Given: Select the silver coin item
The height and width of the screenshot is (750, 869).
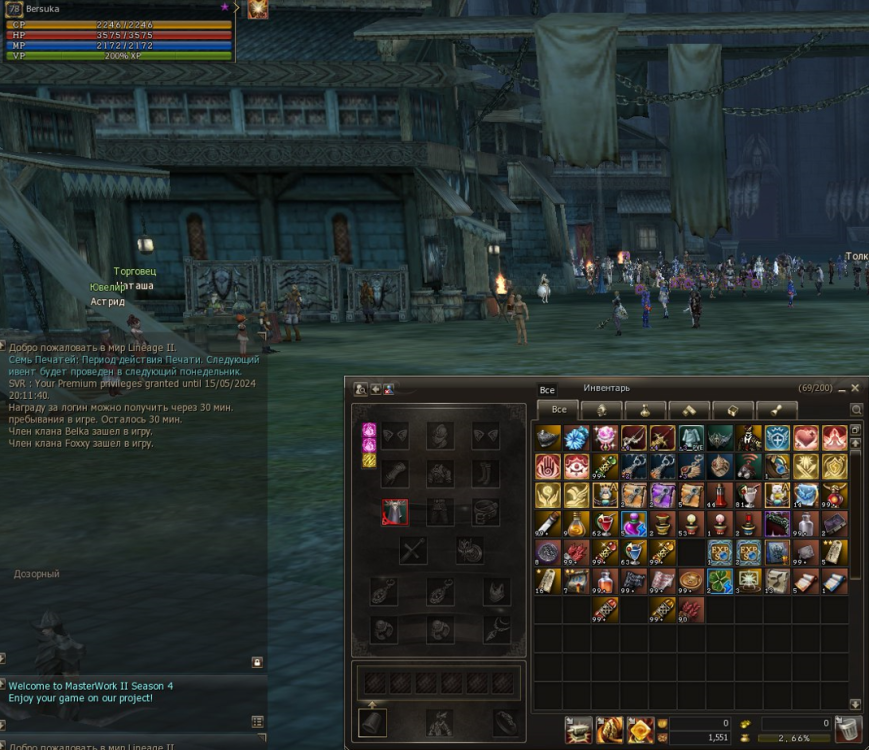Looking at the screenshot, I should pyautogui.click(x=548, y=553).
